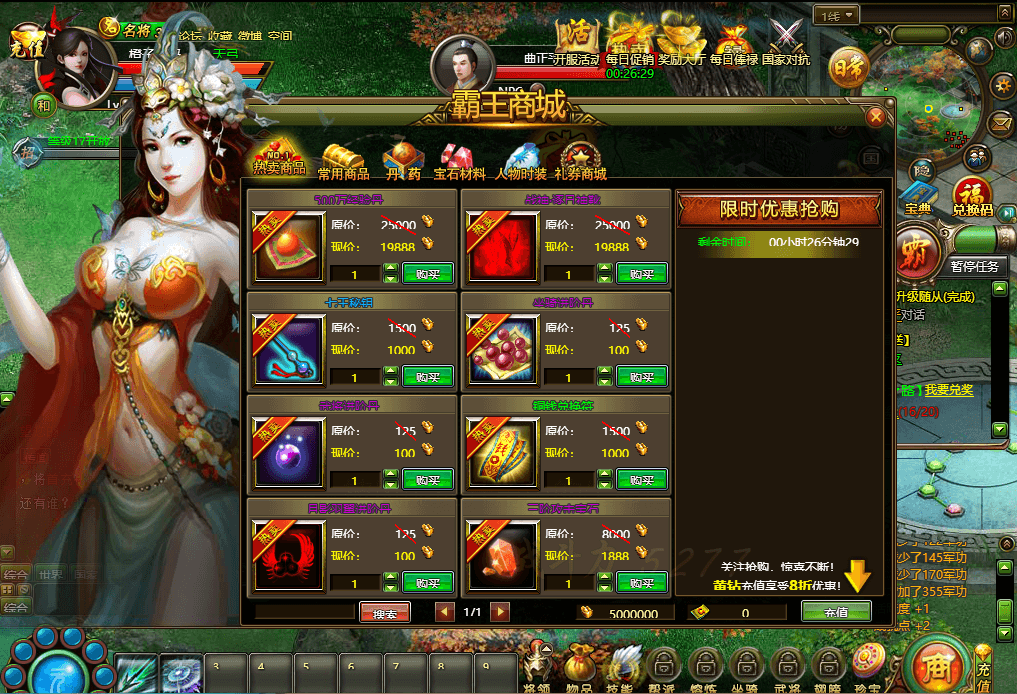Screen dimensions: 1017x694
Task: Click the 暂停任务 pause quest button
Action: [x=974, y=266]
